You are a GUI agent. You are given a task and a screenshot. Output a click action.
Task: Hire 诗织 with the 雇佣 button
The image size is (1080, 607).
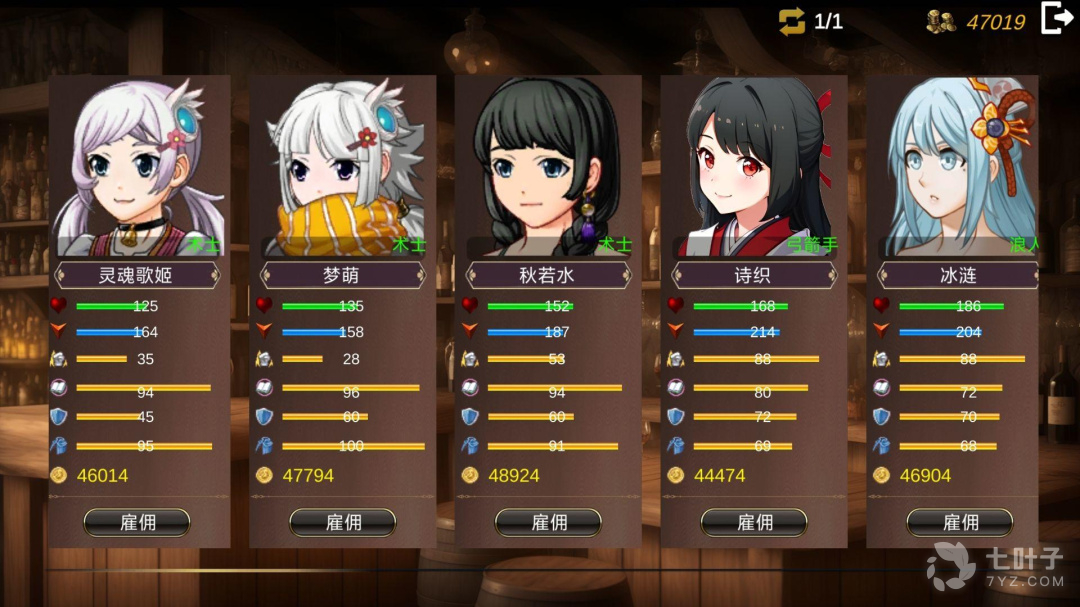coord(755,522)
